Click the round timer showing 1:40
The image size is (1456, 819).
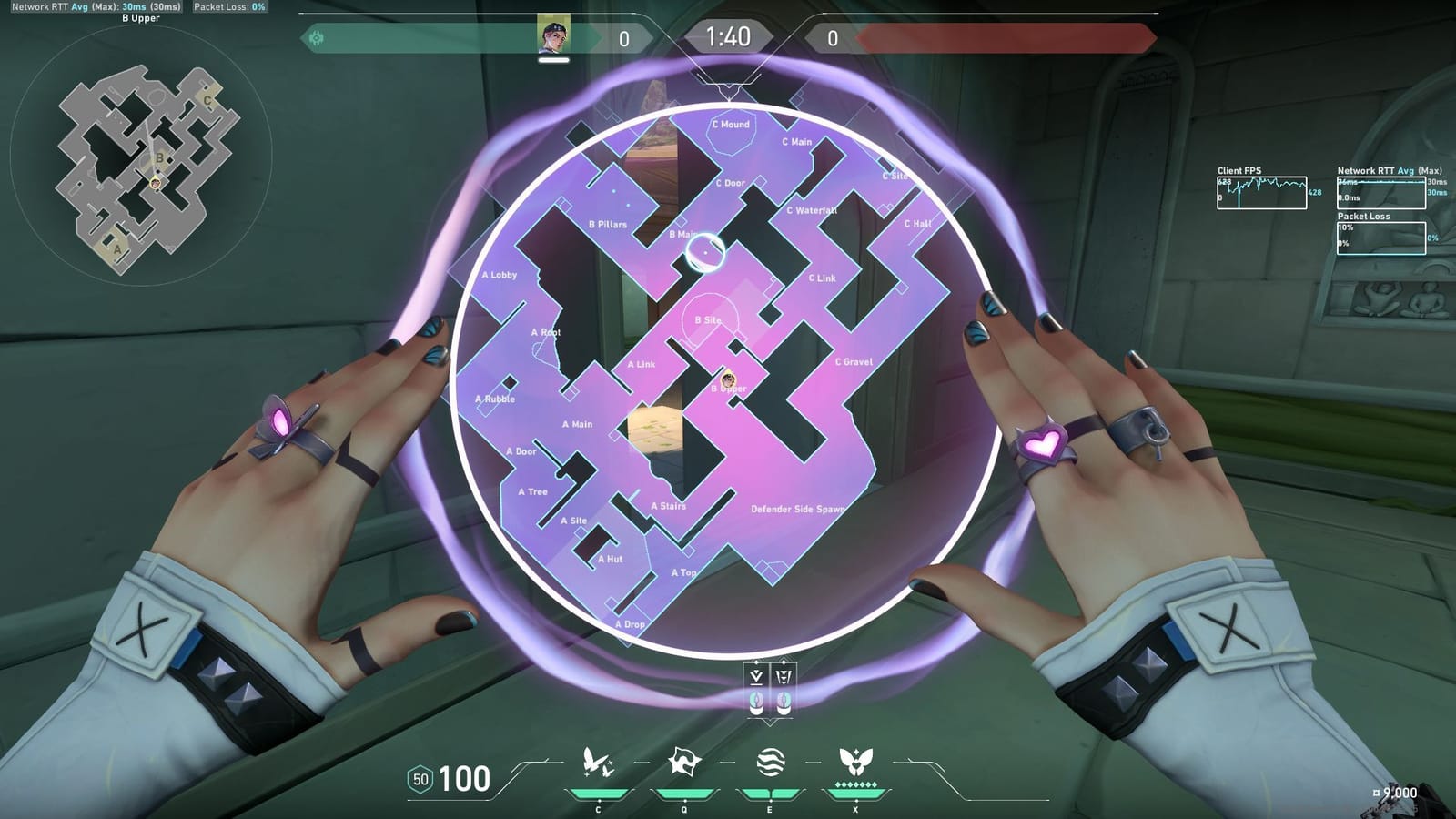(x=728, y=38)
